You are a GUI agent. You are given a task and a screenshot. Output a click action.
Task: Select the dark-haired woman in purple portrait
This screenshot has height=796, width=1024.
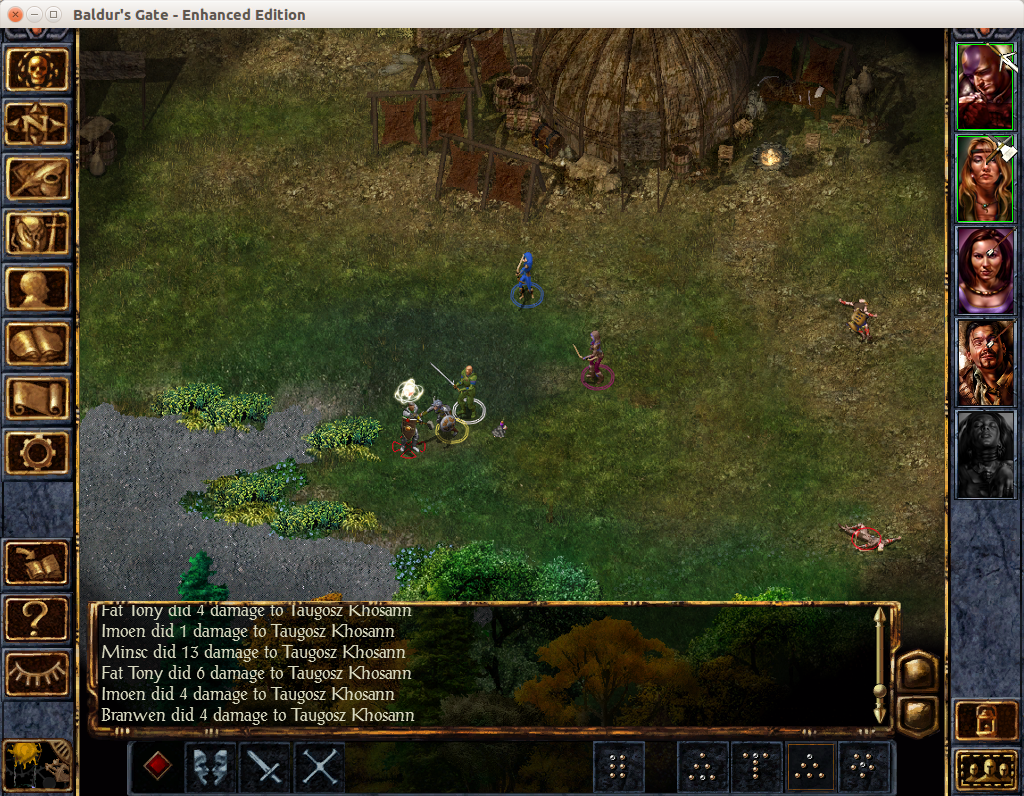[x=985, y=270]
